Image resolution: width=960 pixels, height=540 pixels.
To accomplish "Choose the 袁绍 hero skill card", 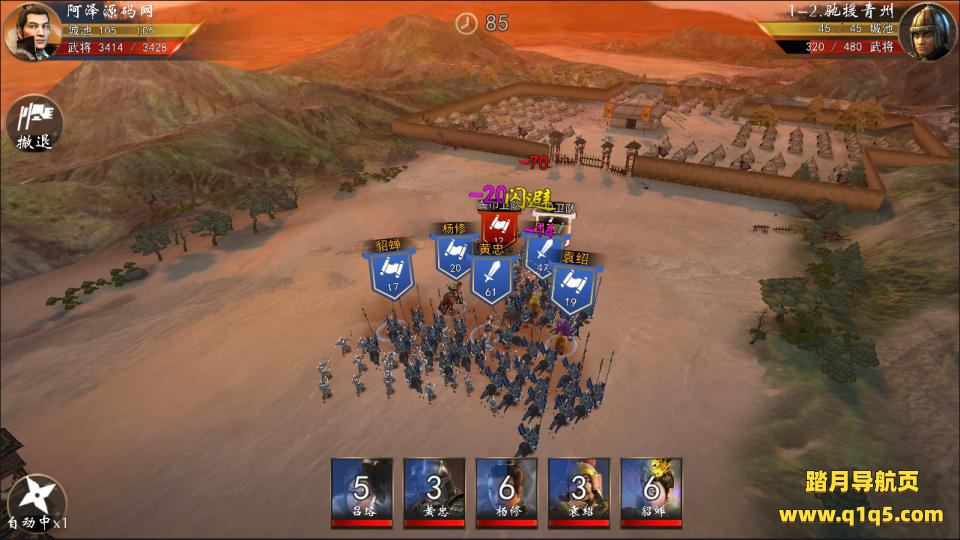I will [x=578, y=492].
